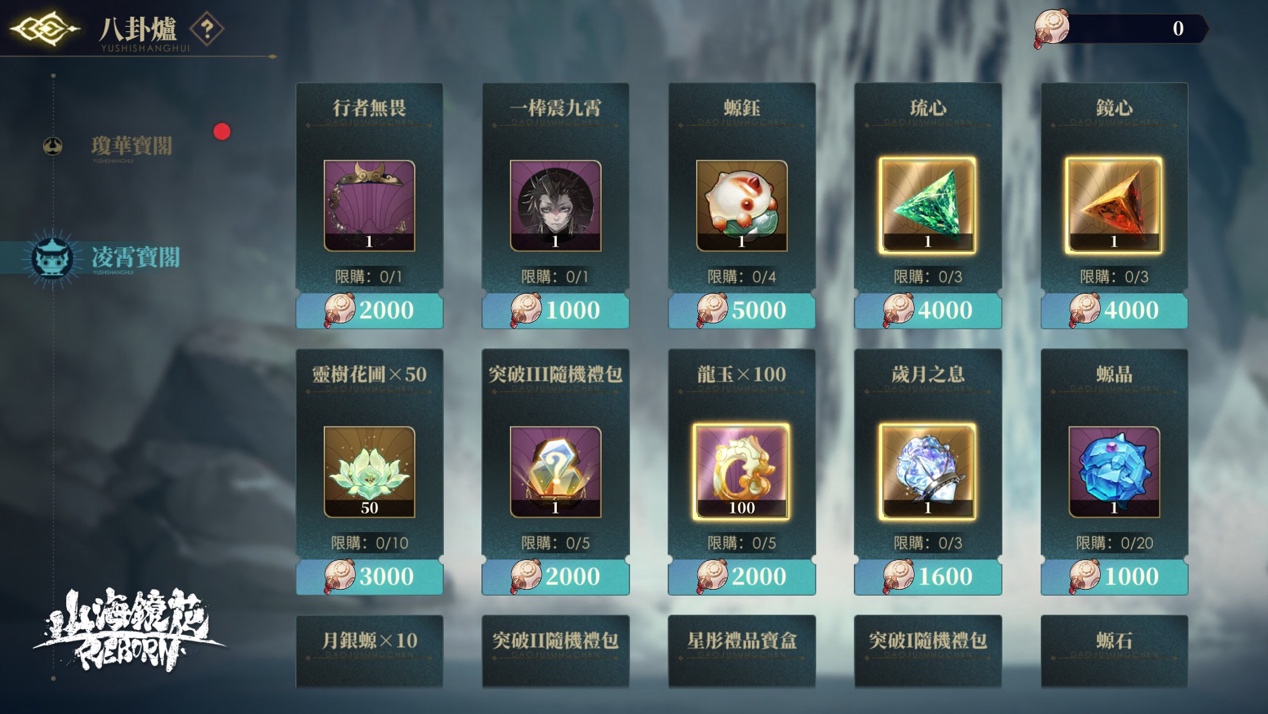Select the 凌霄寶閣 tab

(x=134, y=257)
